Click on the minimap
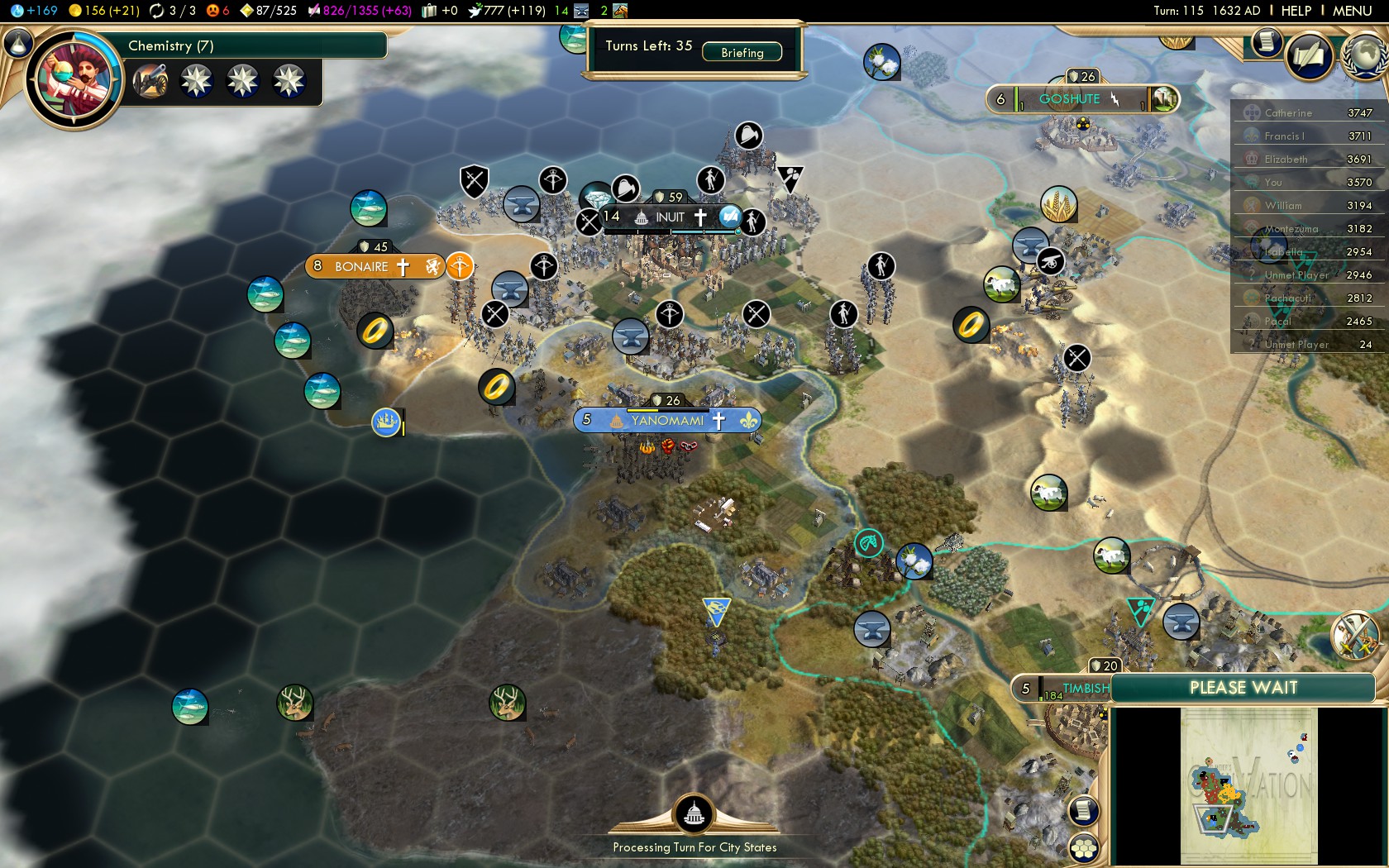 coord(1248,785)
